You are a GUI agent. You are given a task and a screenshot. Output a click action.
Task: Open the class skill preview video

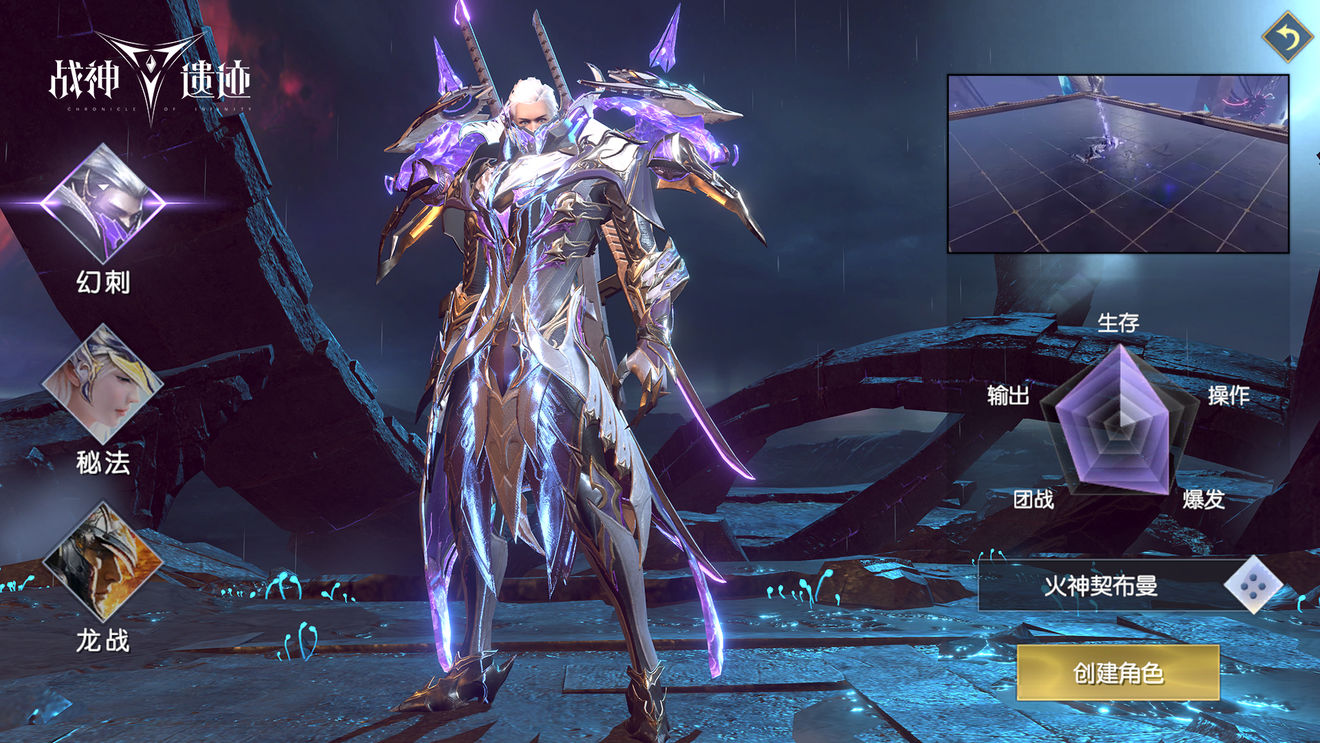click(1118, 163)
